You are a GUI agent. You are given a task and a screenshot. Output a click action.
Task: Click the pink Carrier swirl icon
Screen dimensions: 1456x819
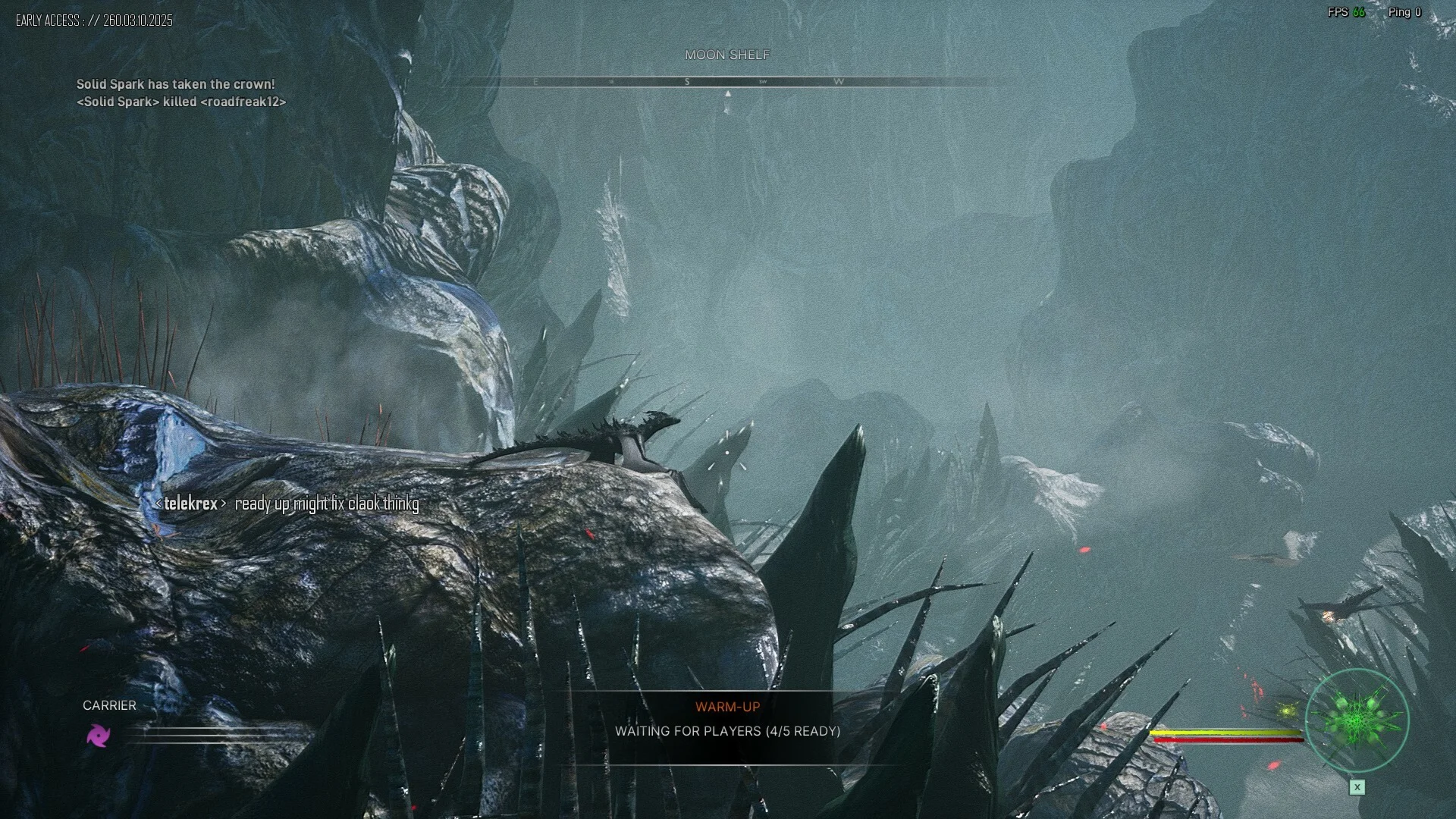[99, 735]
